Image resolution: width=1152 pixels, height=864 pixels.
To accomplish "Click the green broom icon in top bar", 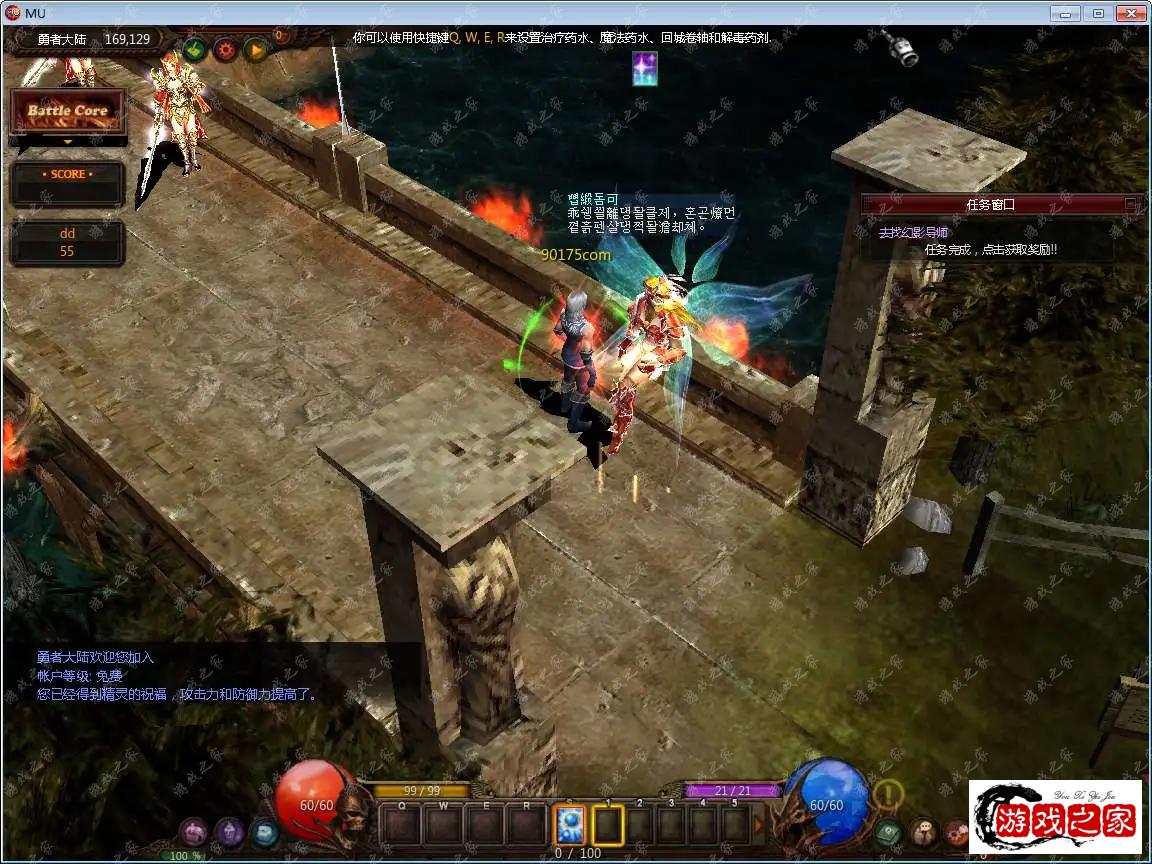I will point(194,48).
